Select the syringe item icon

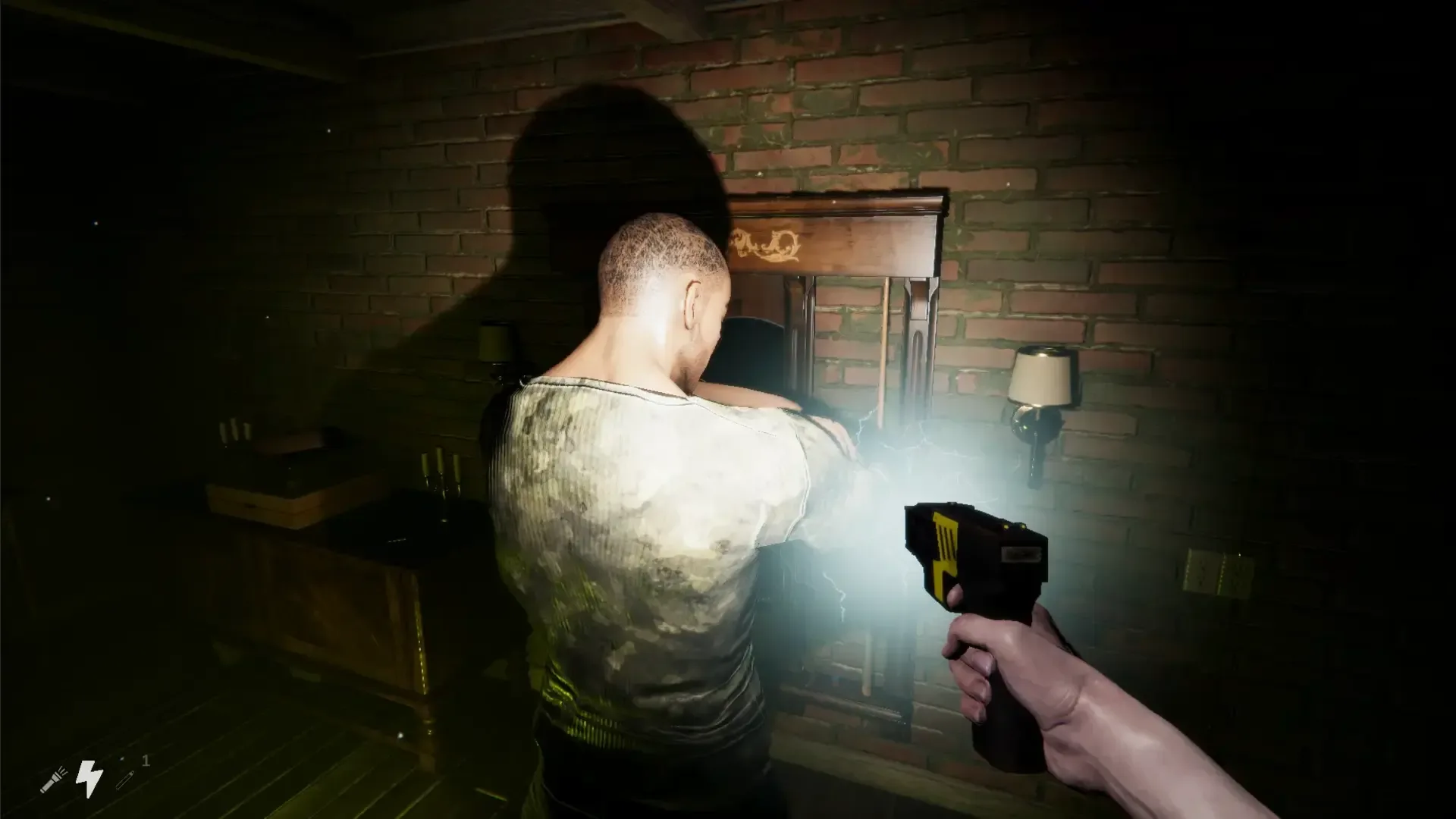(125, 781)
